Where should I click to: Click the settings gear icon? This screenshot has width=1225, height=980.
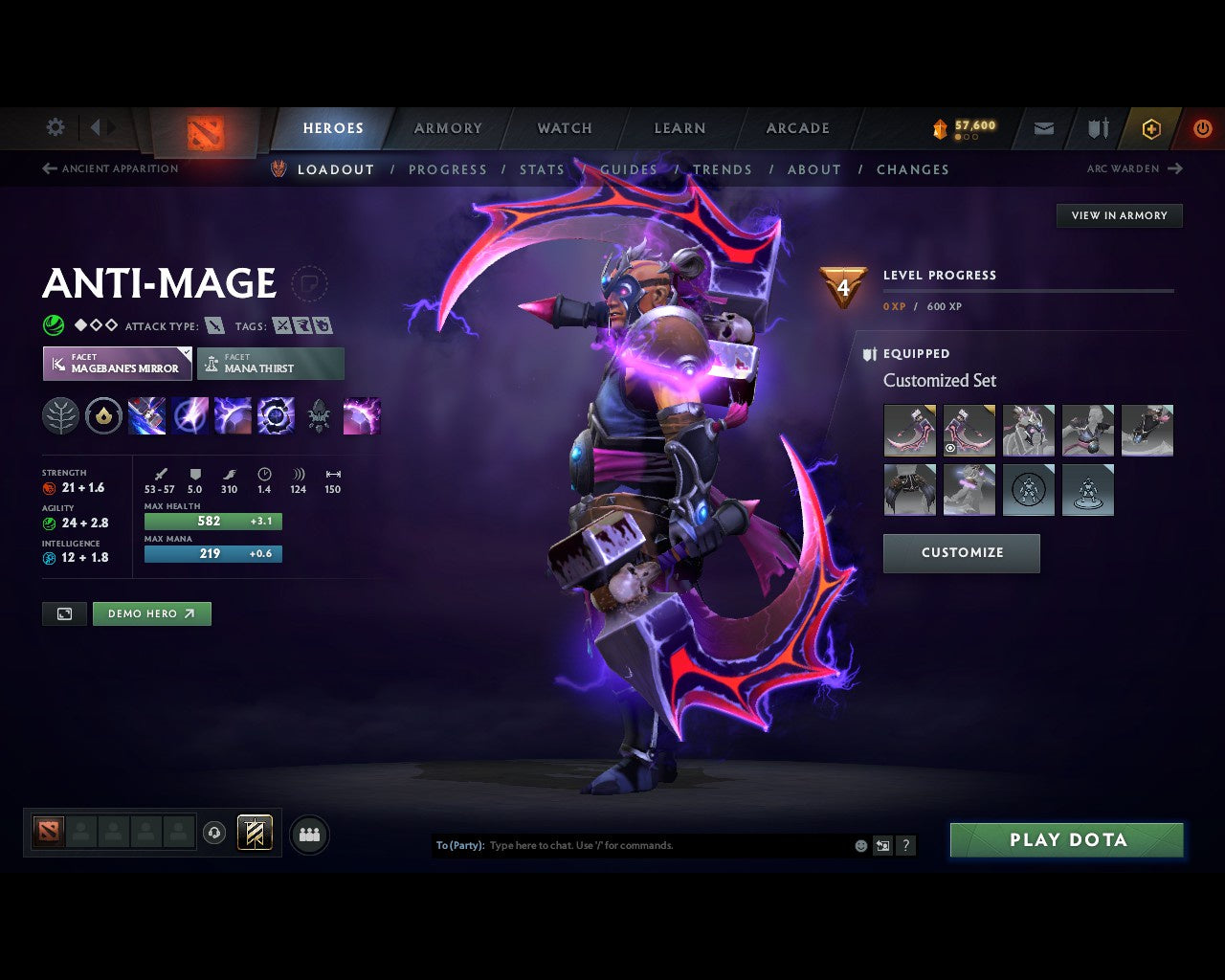[x=55, y=127]
